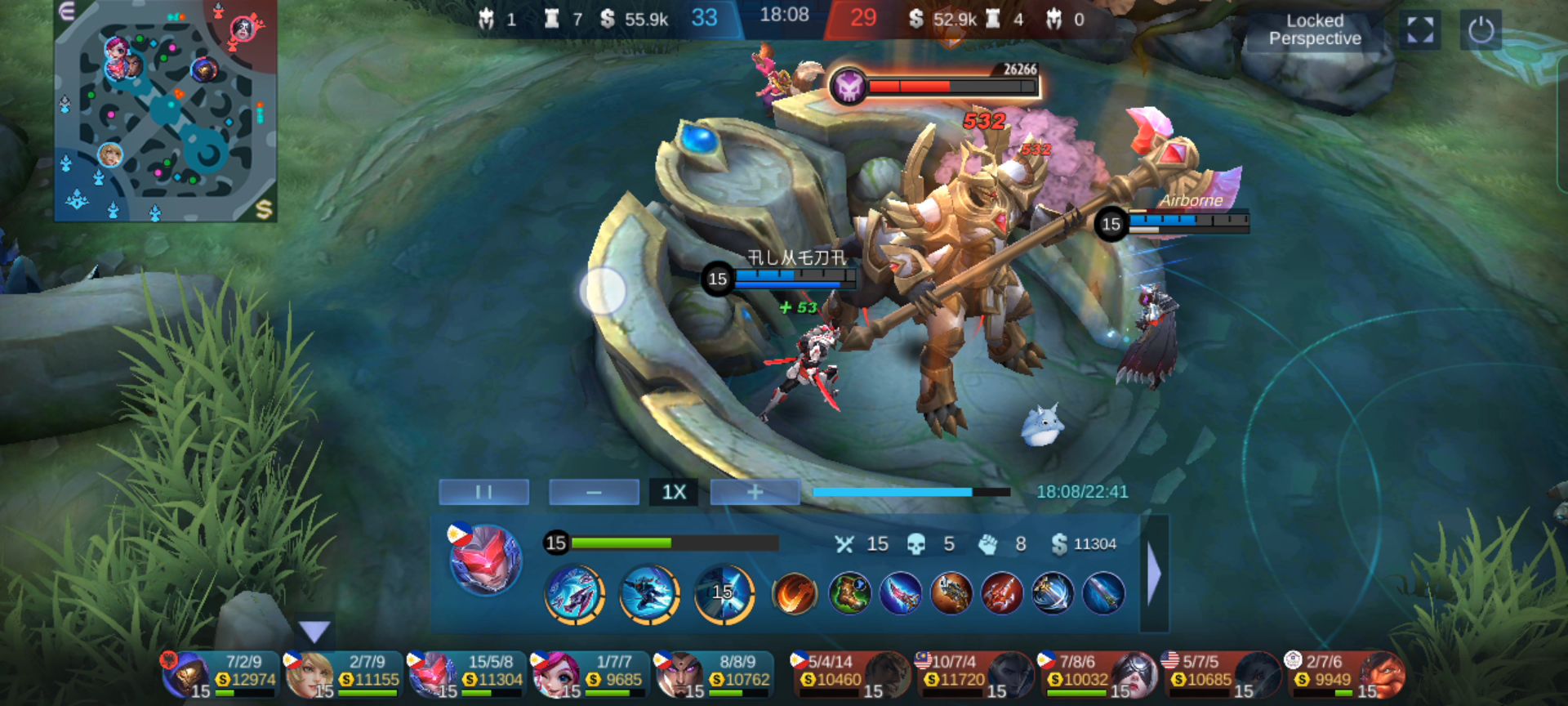The height and width of the screenshot is (706, 1568).
Task: Inspect the green boots item
Action: click(x=849, y=593)
